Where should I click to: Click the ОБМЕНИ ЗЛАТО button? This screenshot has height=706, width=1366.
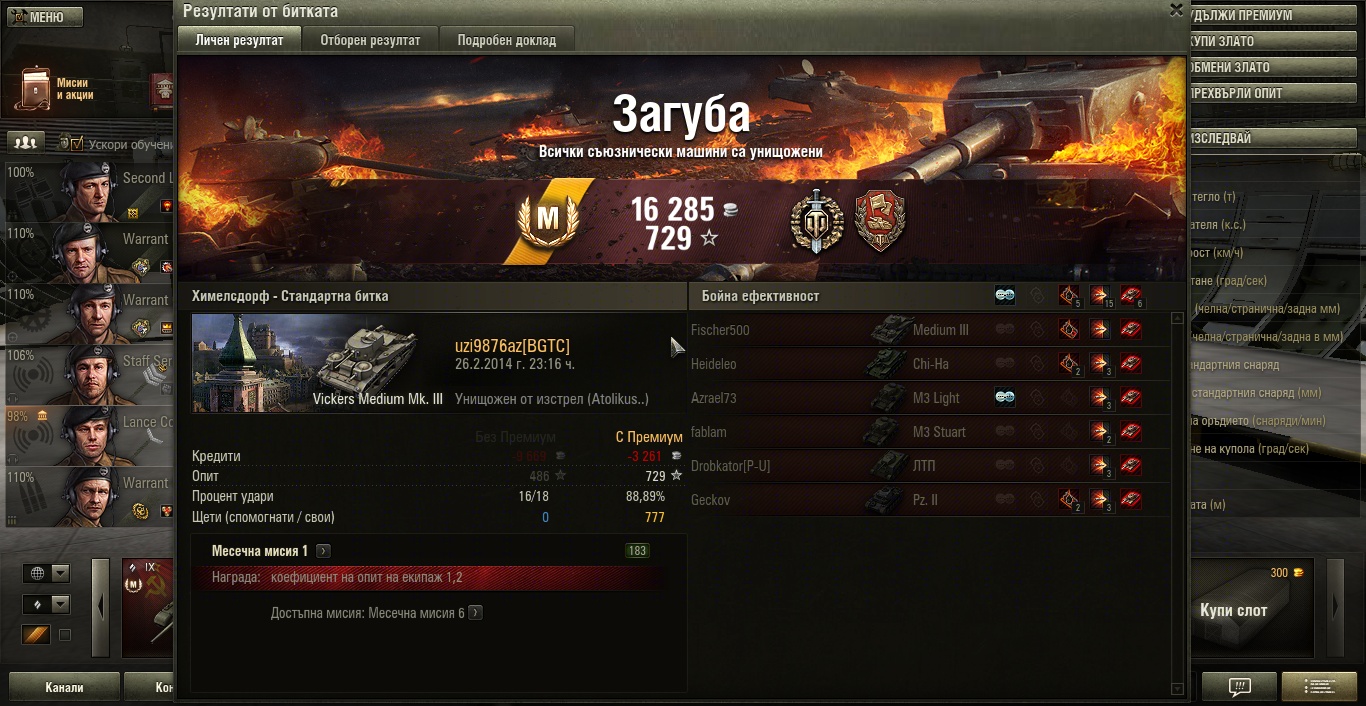point(1229,68)
